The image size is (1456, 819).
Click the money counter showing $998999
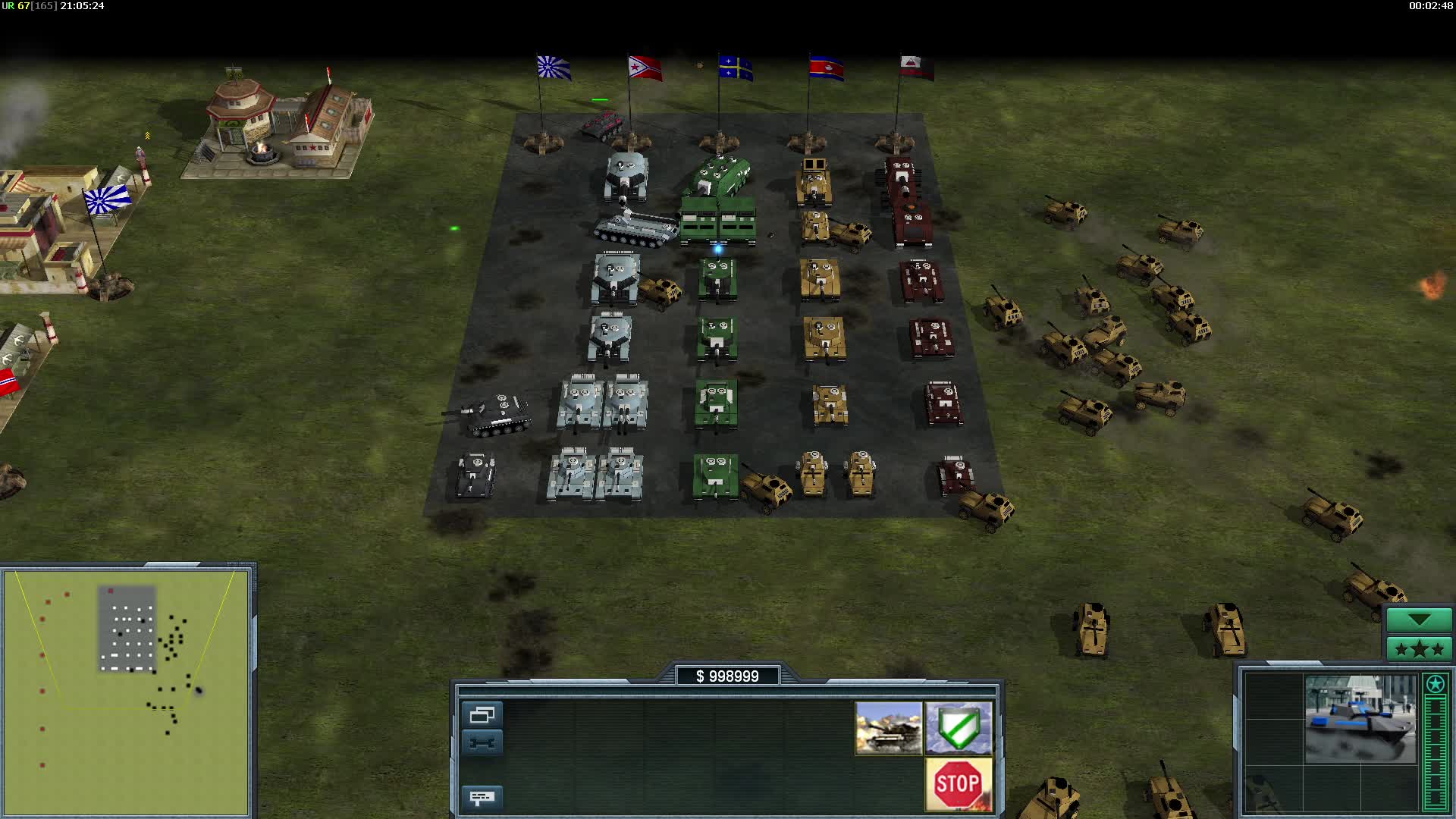(x=730, y=676)
